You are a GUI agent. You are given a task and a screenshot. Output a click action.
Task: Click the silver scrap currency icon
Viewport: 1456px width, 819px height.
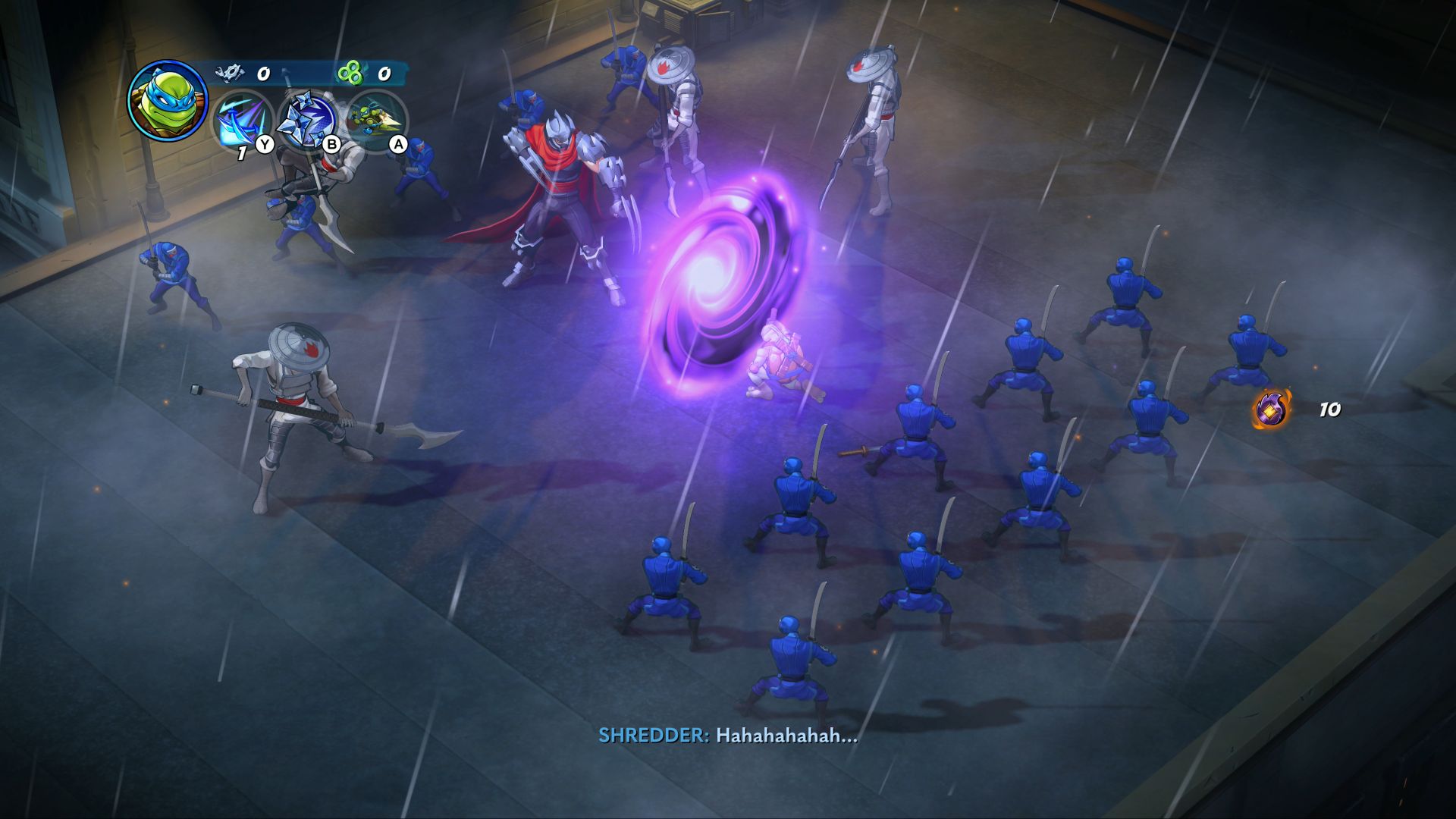tap(229, 73)
